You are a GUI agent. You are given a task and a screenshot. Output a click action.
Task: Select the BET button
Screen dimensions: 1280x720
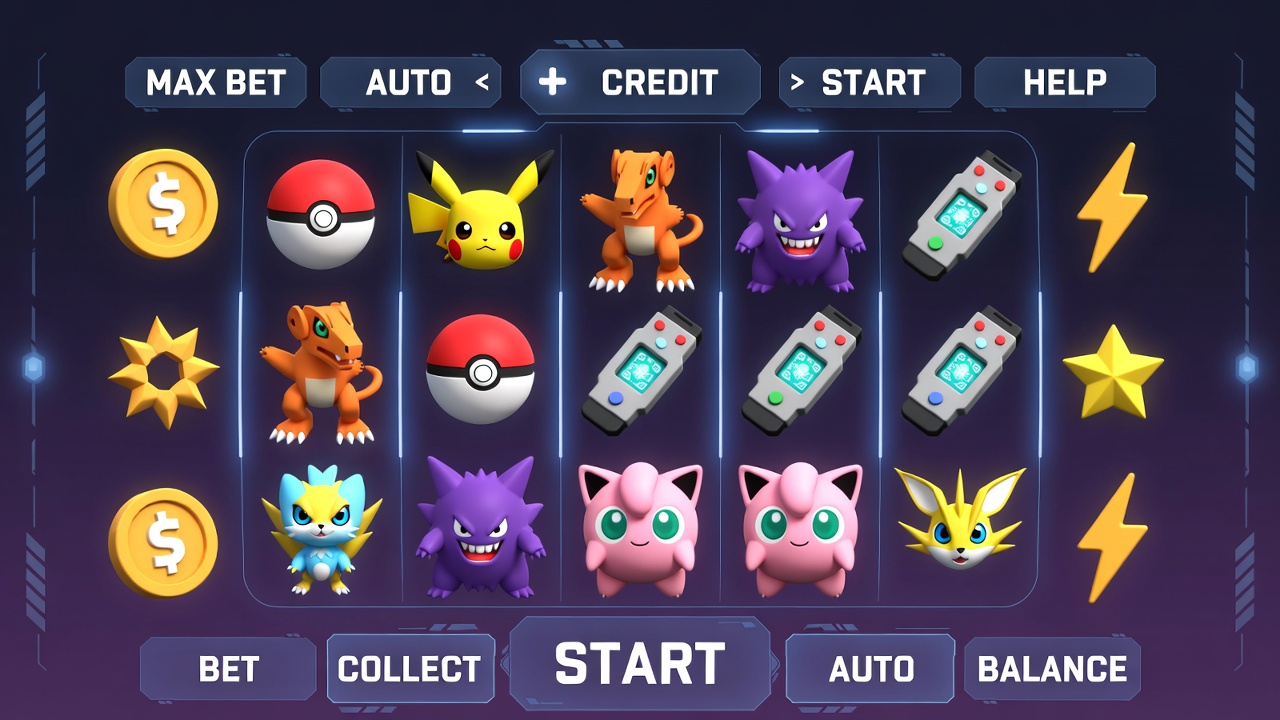pos(228,669)
